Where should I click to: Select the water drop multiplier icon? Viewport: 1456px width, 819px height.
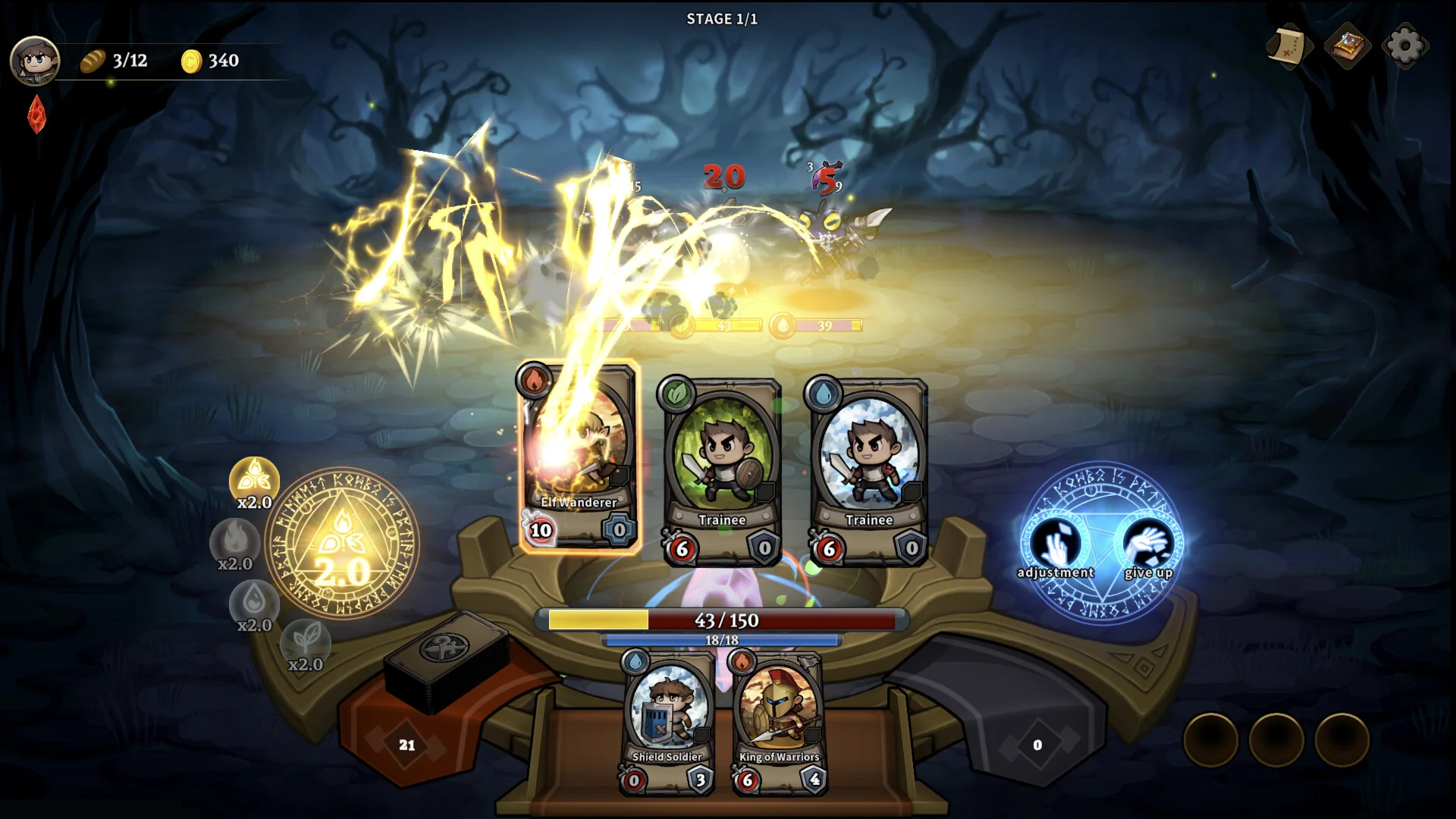click(254, 603)
